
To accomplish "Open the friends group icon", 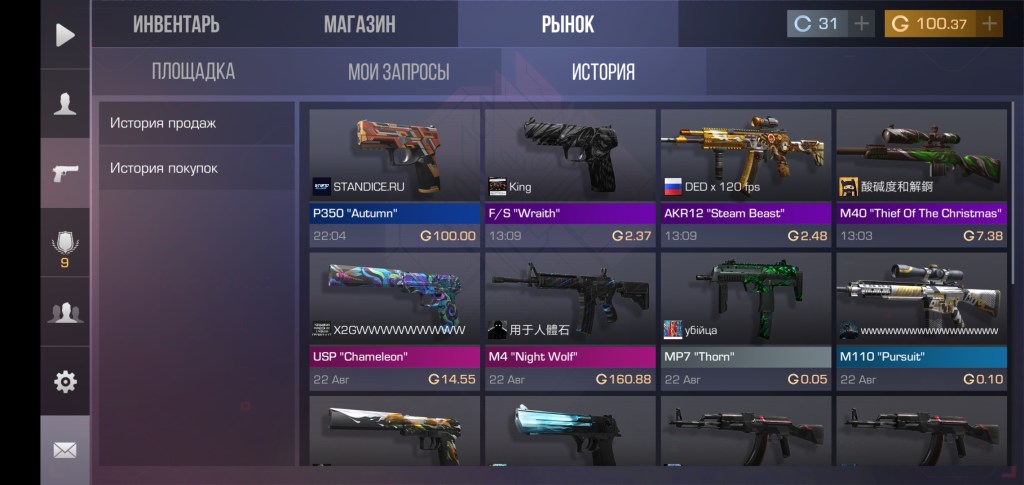I will click(65, 312).
